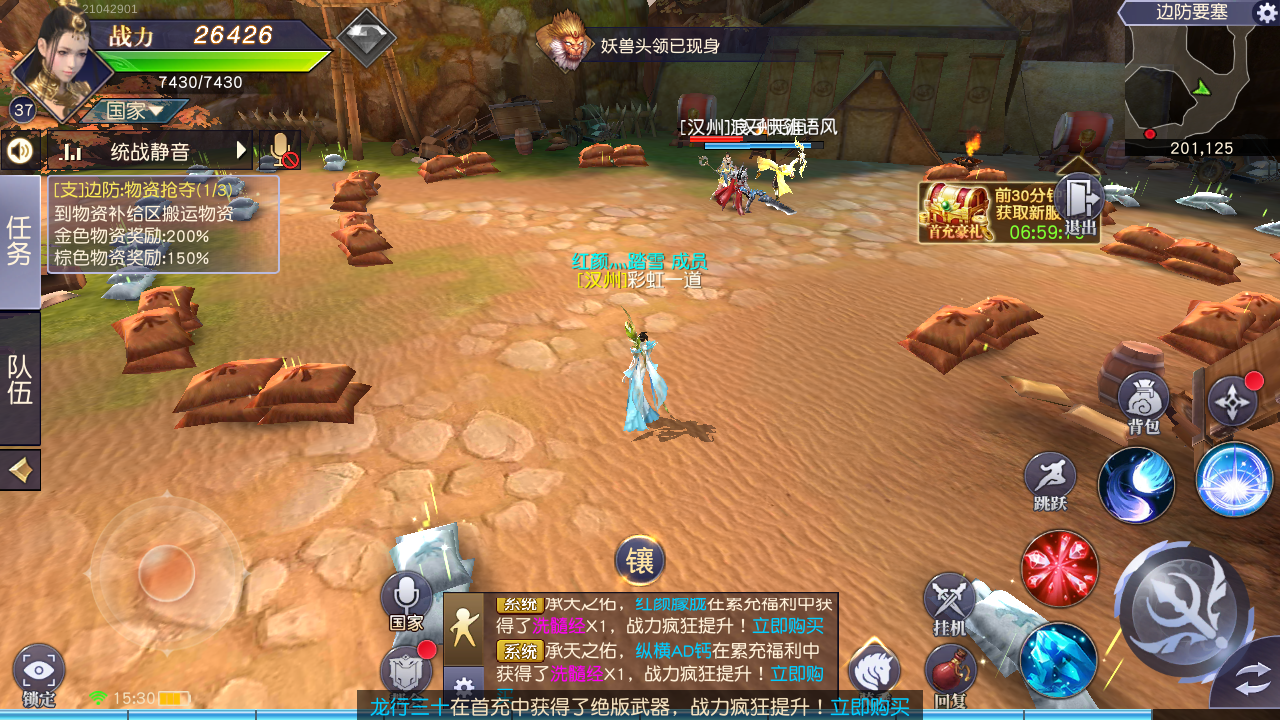Select the 物资抢夺 quest tracker entry
The image size is (1280, 720).
pos(163,223)
